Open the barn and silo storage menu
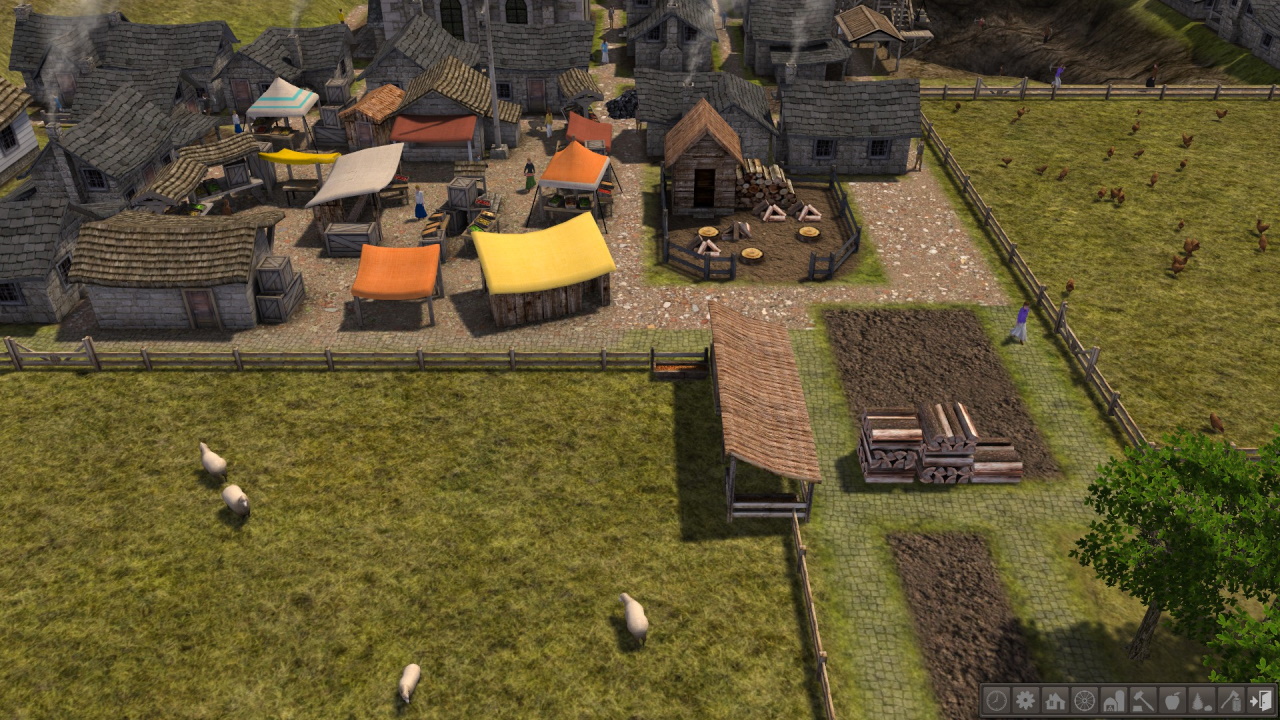Viewport: 1280px width, 720px height. click(1113, 700)
